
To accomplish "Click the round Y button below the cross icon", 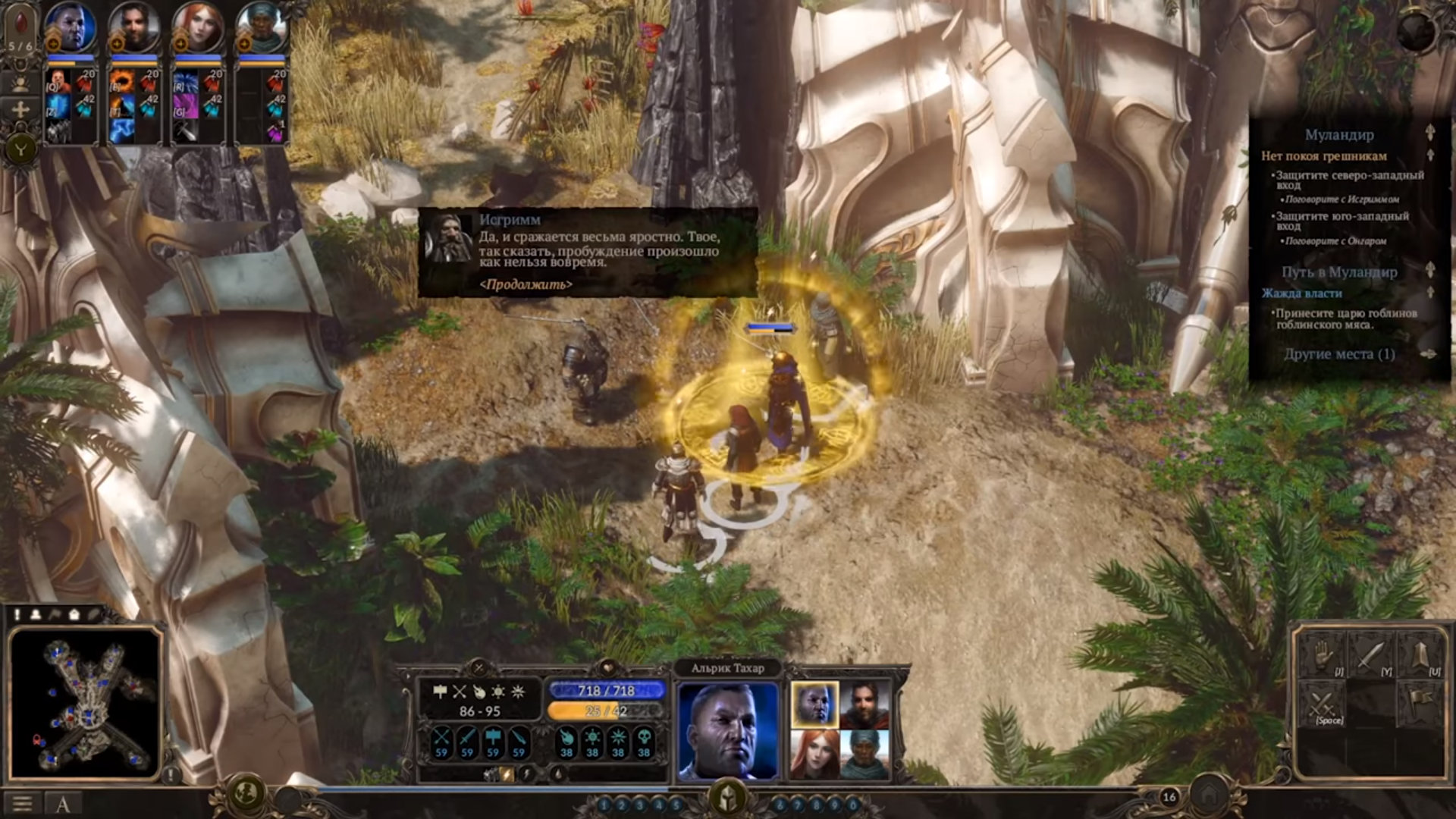I will [20, 149].
